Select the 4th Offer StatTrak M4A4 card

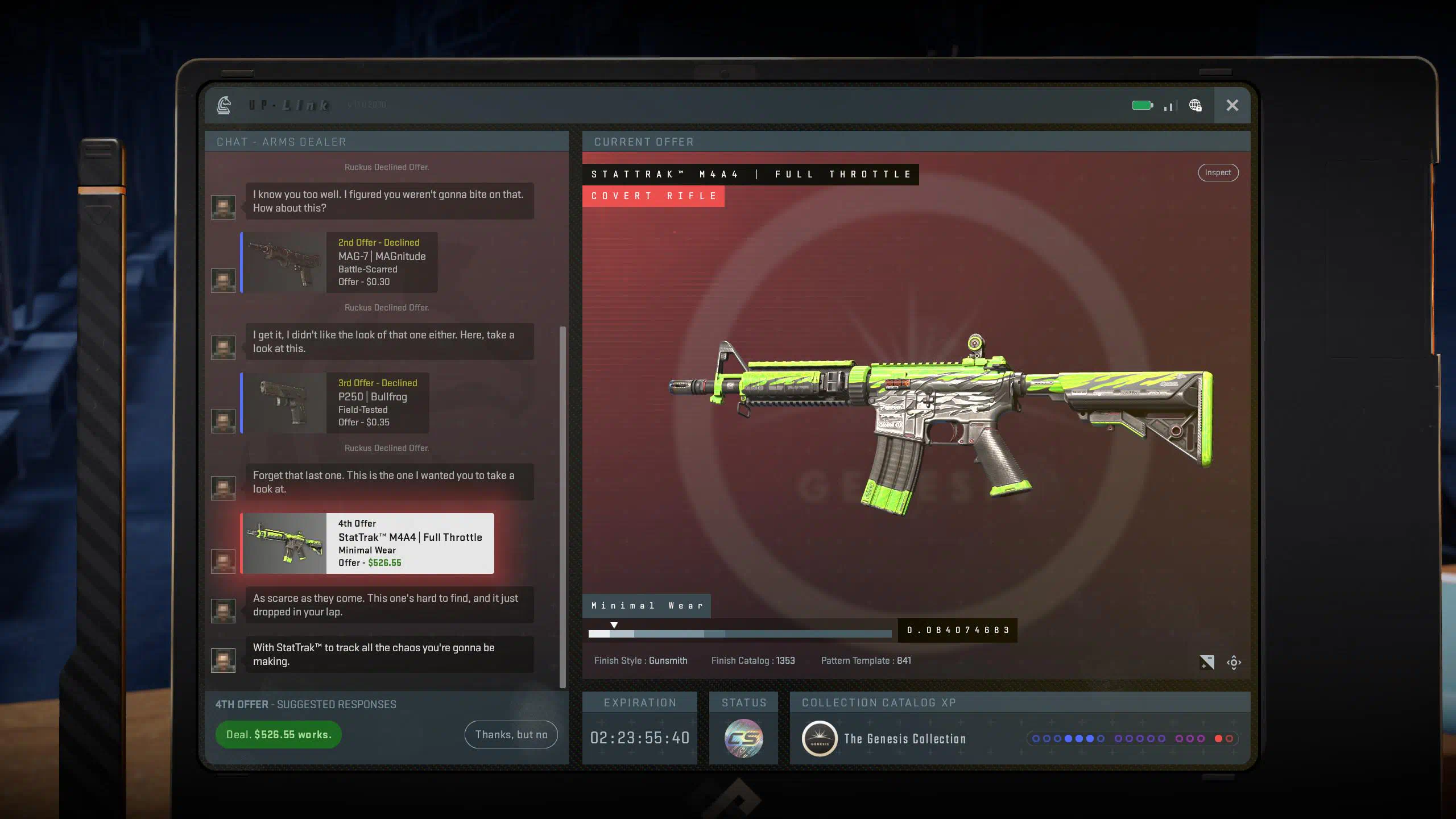pyautogui.click(x=367, y=543)
